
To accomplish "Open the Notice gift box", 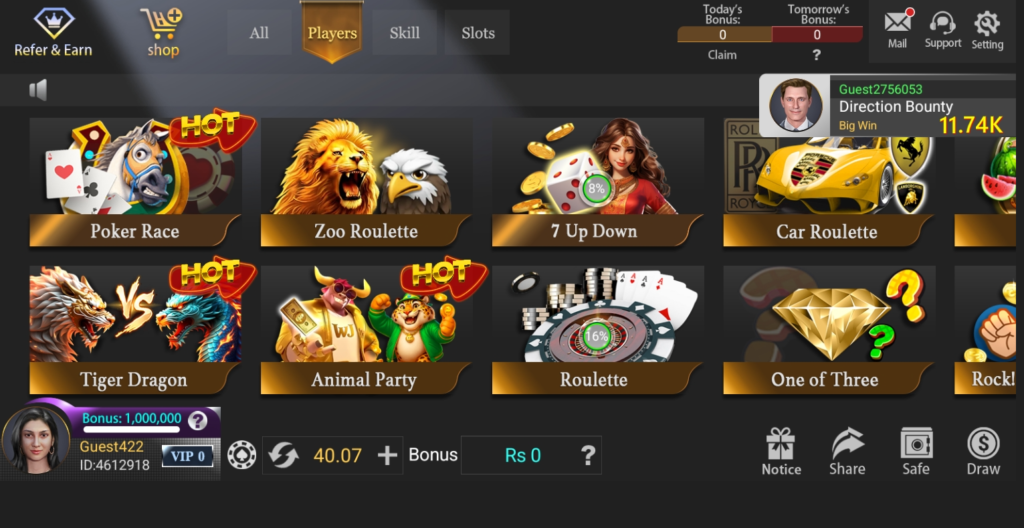I will [x=781, y=452].
